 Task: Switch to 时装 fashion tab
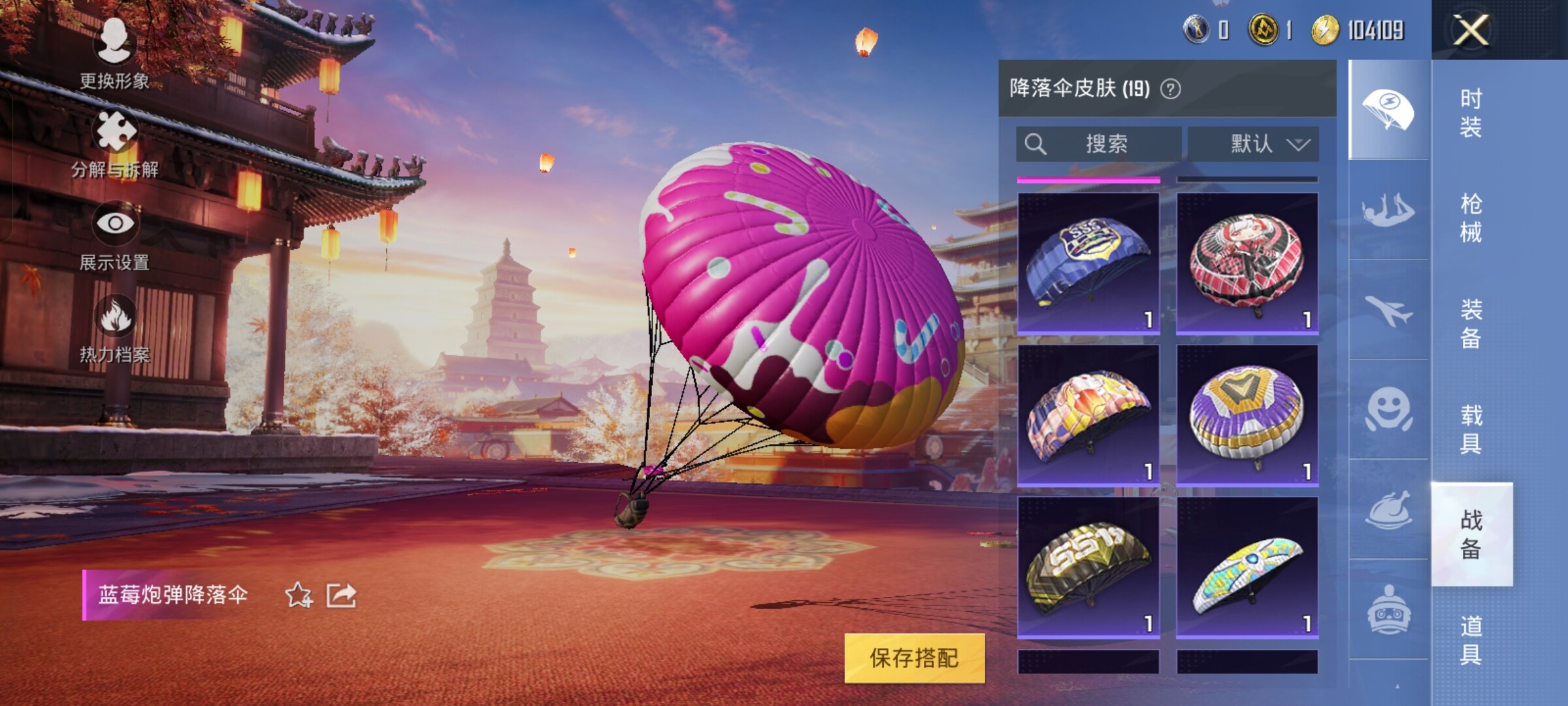(1471, 112)
